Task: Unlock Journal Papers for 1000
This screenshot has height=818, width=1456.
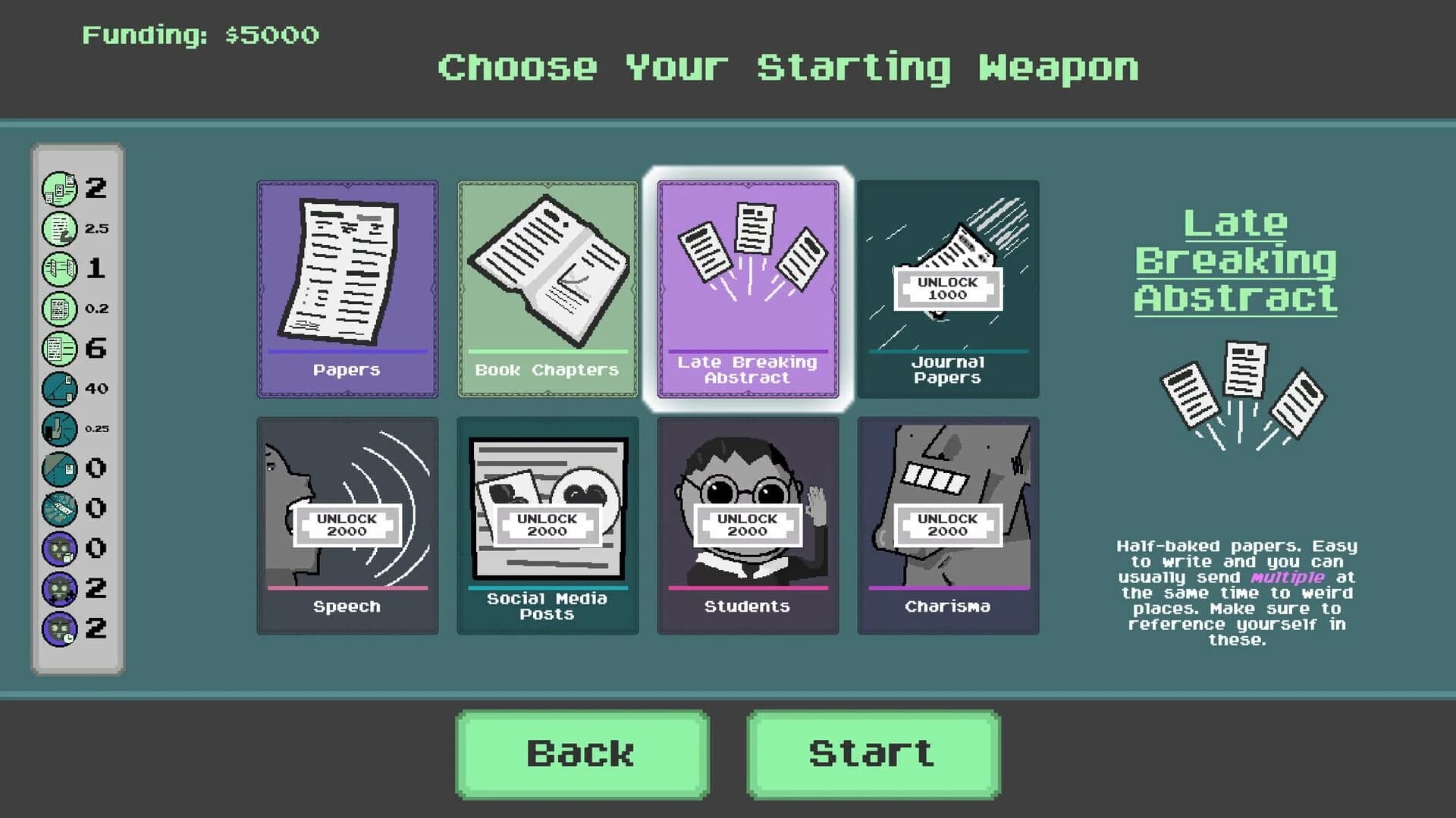Action: 948,288
